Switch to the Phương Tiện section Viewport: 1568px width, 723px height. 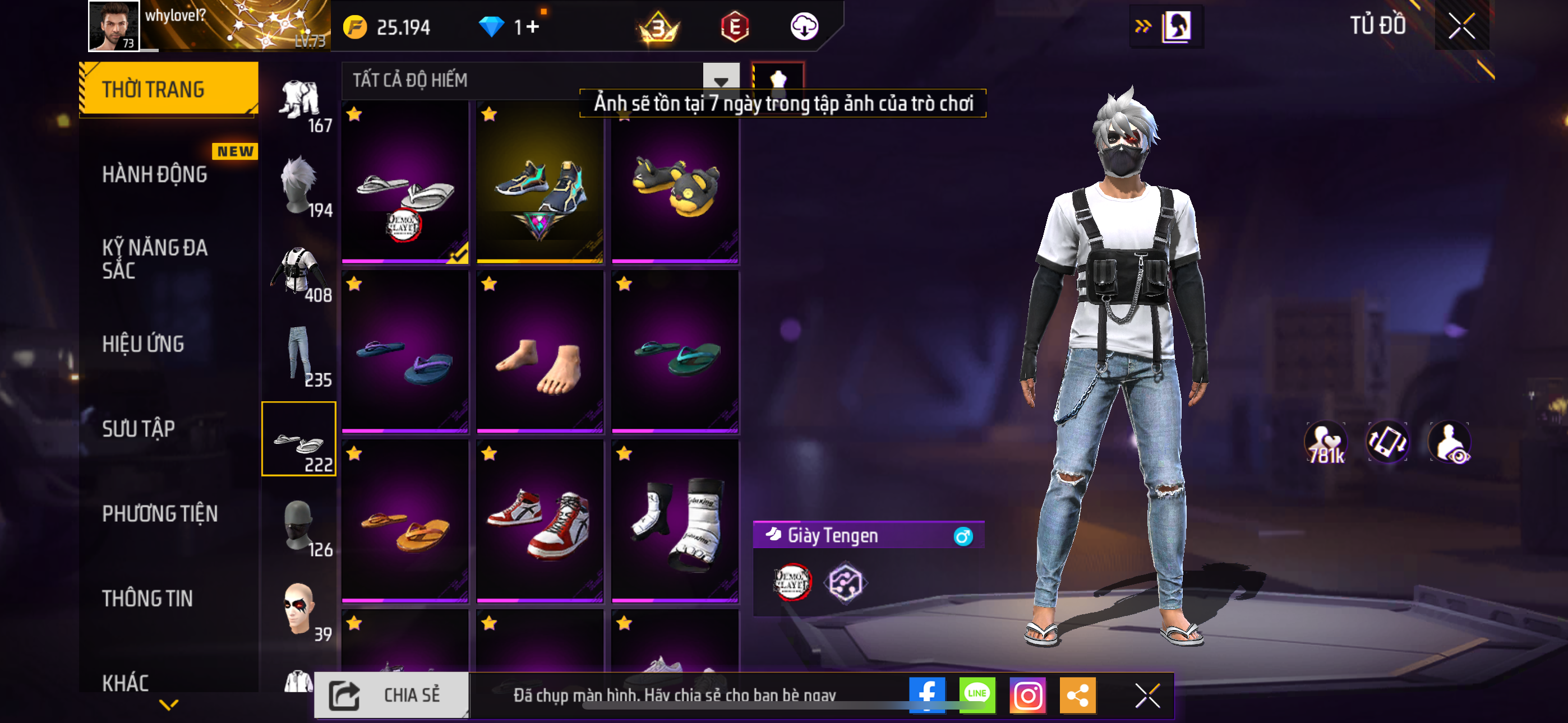click(159, 513)
